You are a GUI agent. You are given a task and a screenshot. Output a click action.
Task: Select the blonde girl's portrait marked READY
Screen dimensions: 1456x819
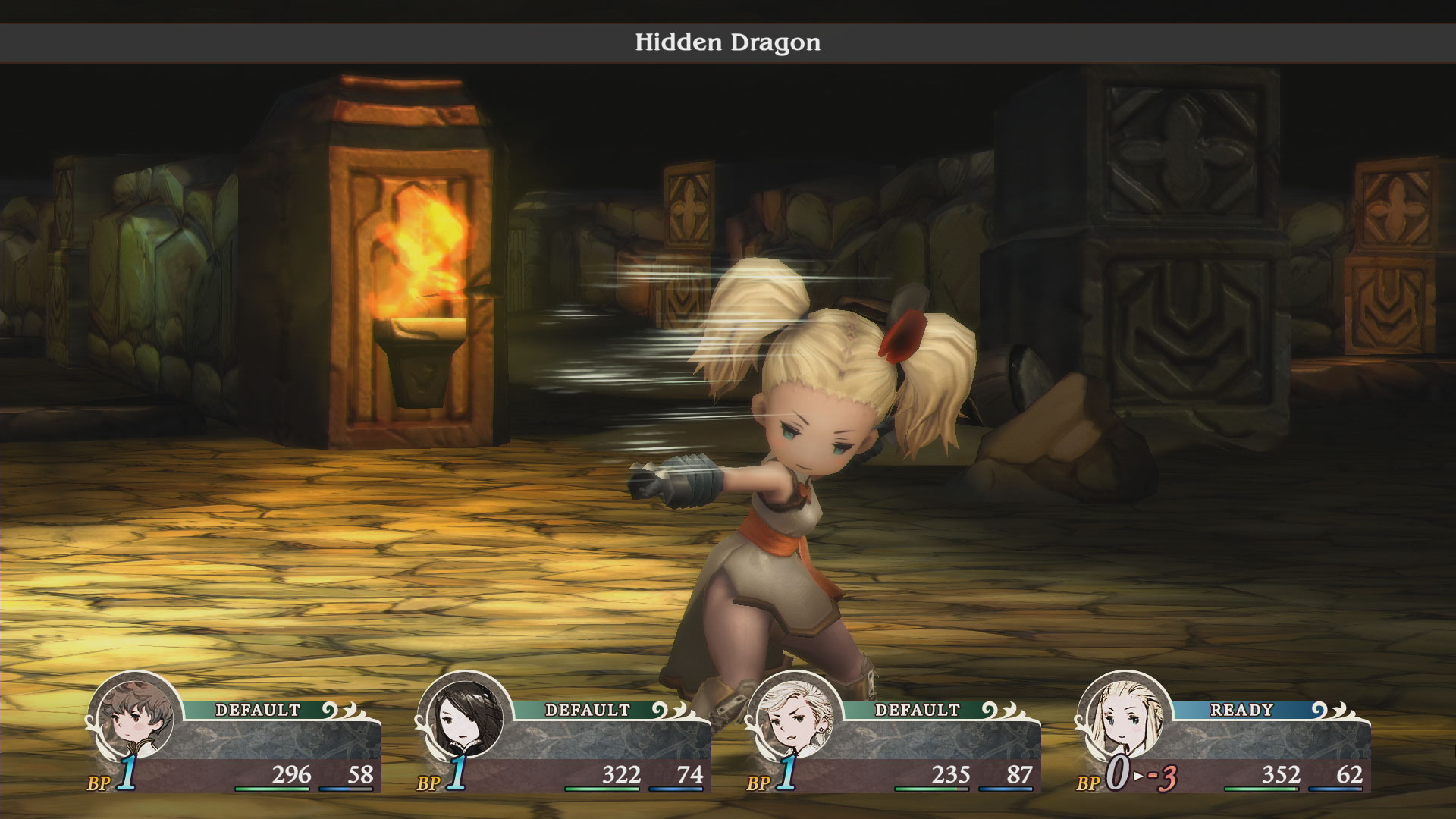pos(1124,718)
